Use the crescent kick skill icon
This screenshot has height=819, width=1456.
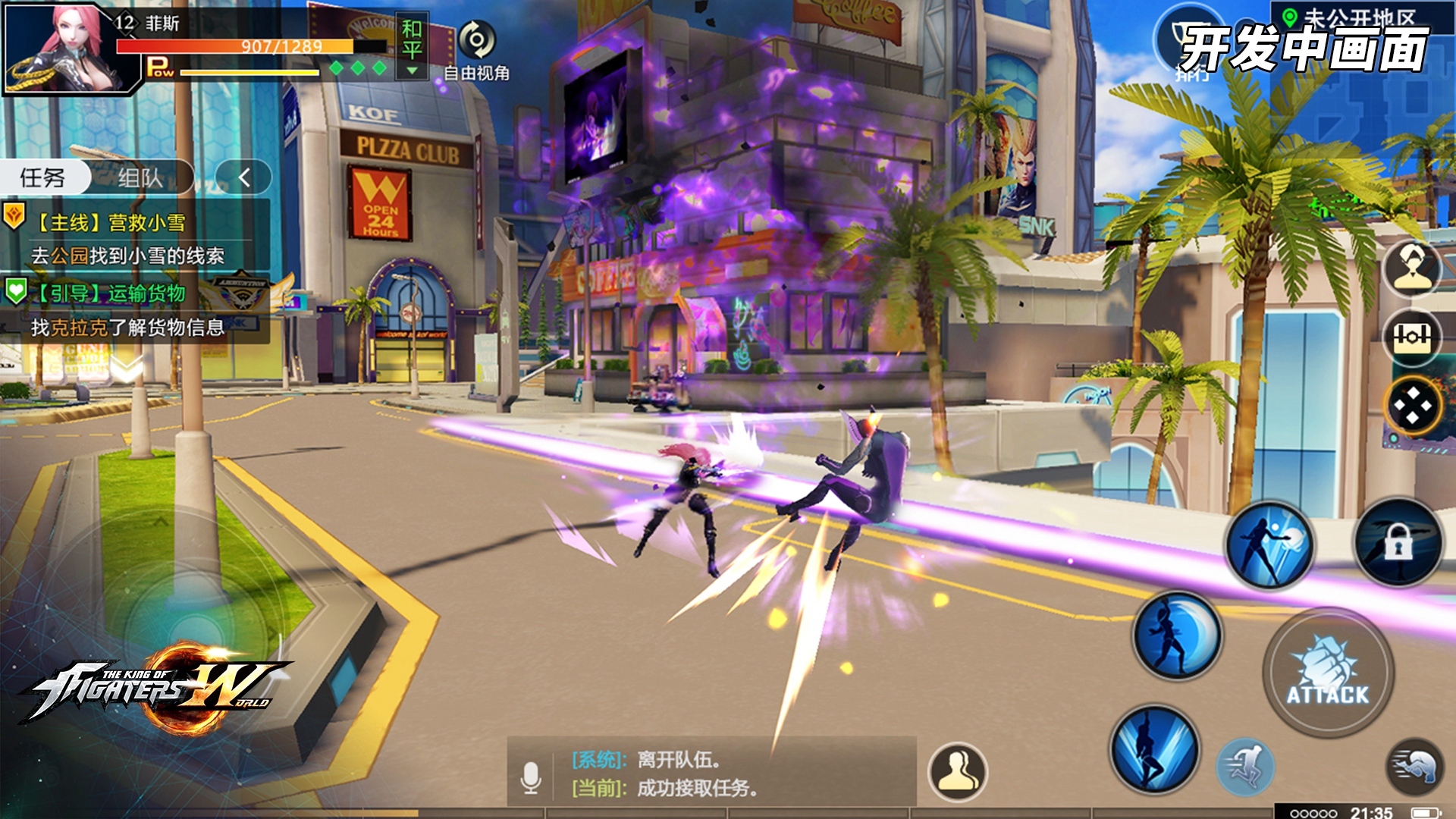point(1177,635)
